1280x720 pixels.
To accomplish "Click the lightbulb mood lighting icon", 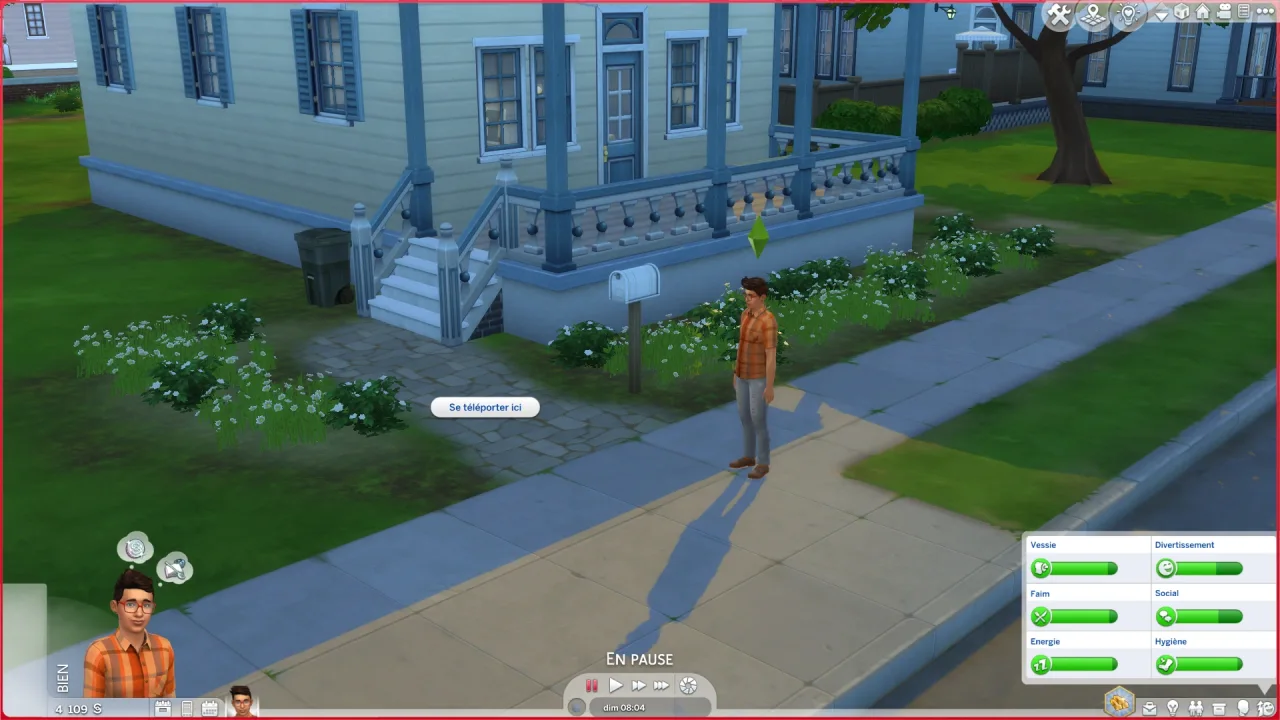I will click(1128, 14).
